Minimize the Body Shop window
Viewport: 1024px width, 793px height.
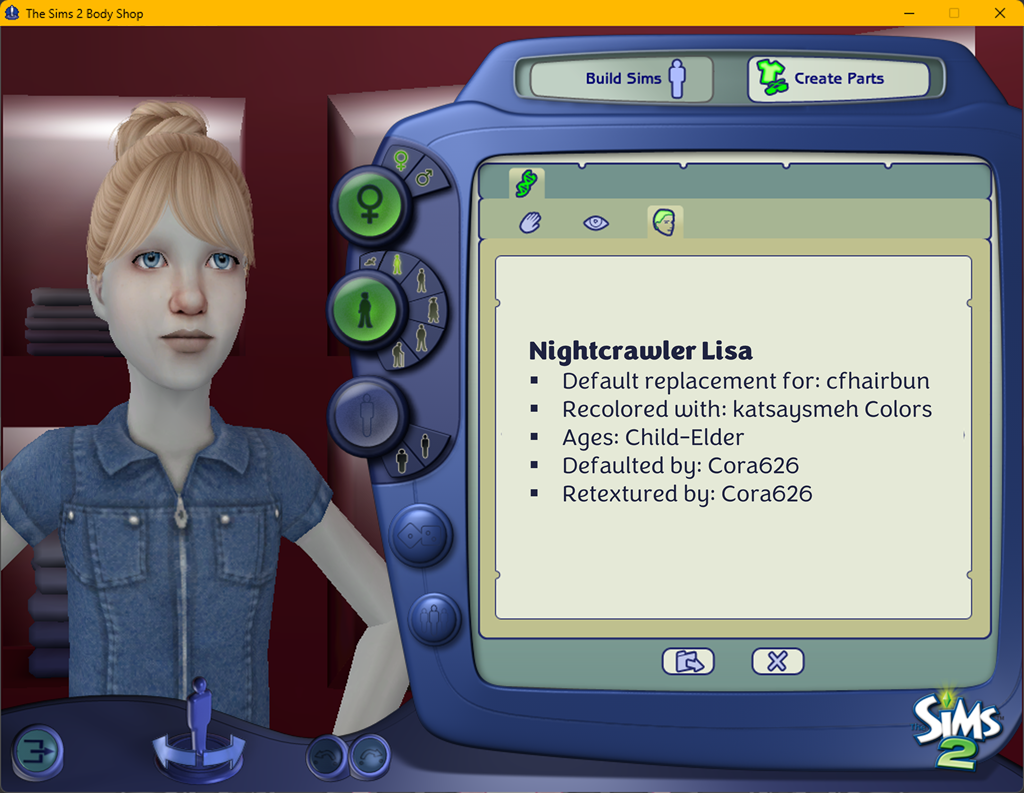[910, 13]
